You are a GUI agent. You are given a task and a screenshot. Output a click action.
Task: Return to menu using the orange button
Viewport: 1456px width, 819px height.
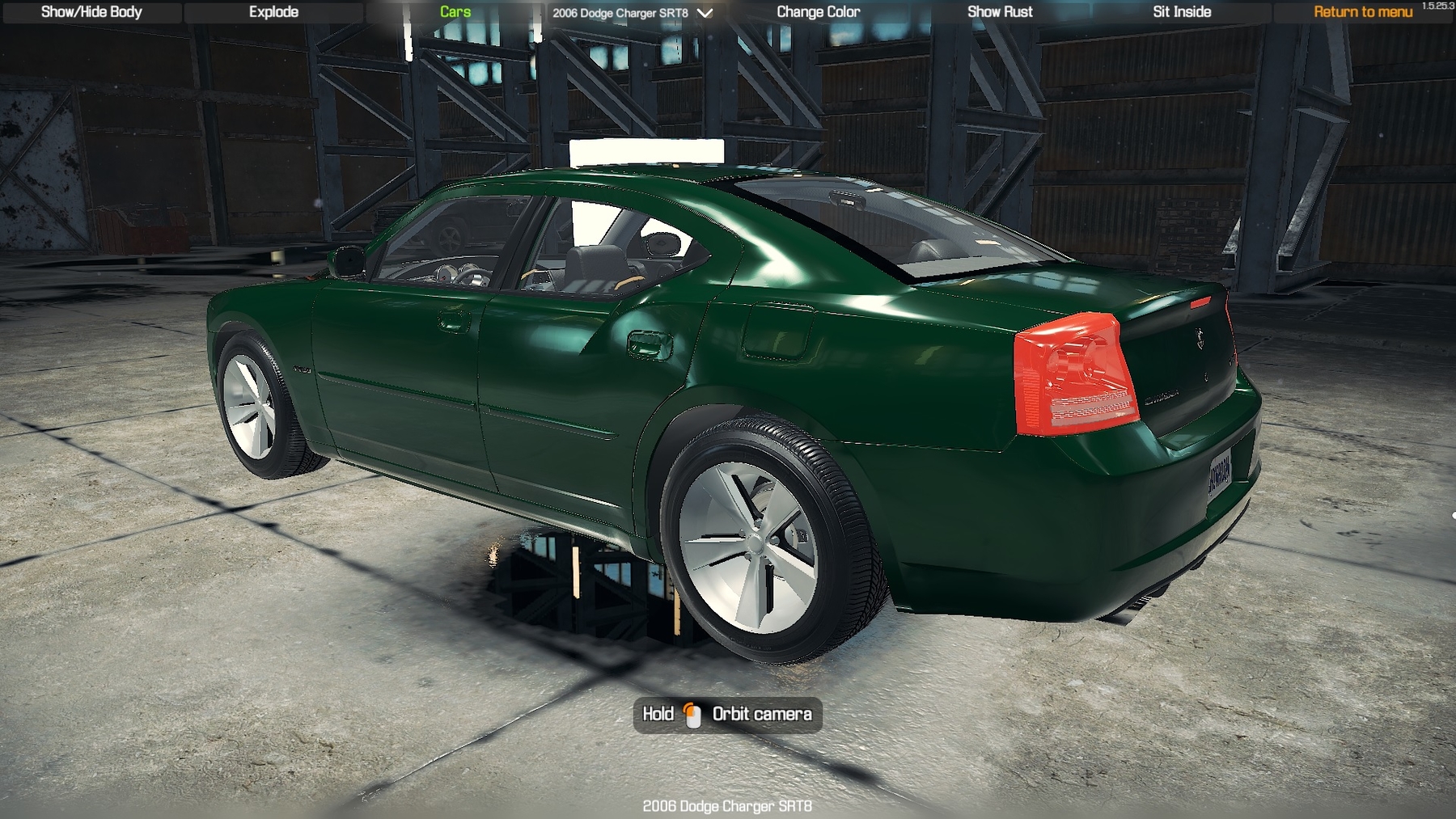click(1363, 12)
